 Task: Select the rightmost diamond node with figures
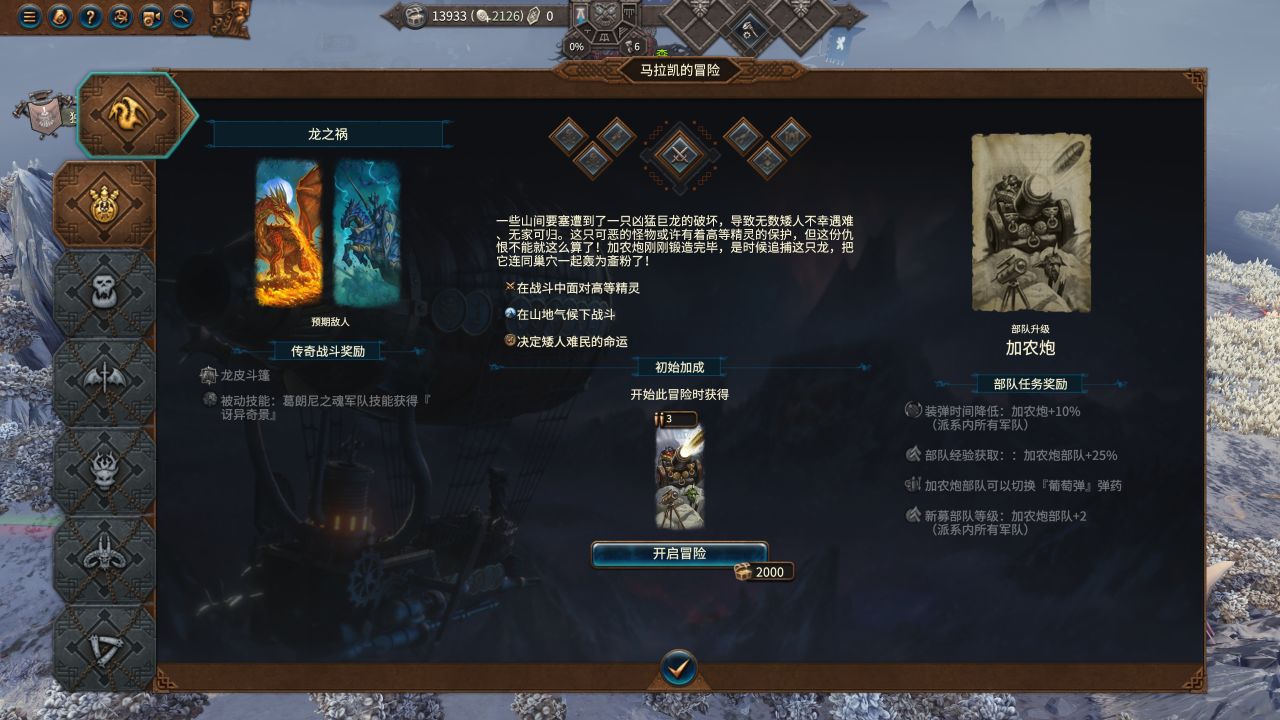[x=791, y=137]
